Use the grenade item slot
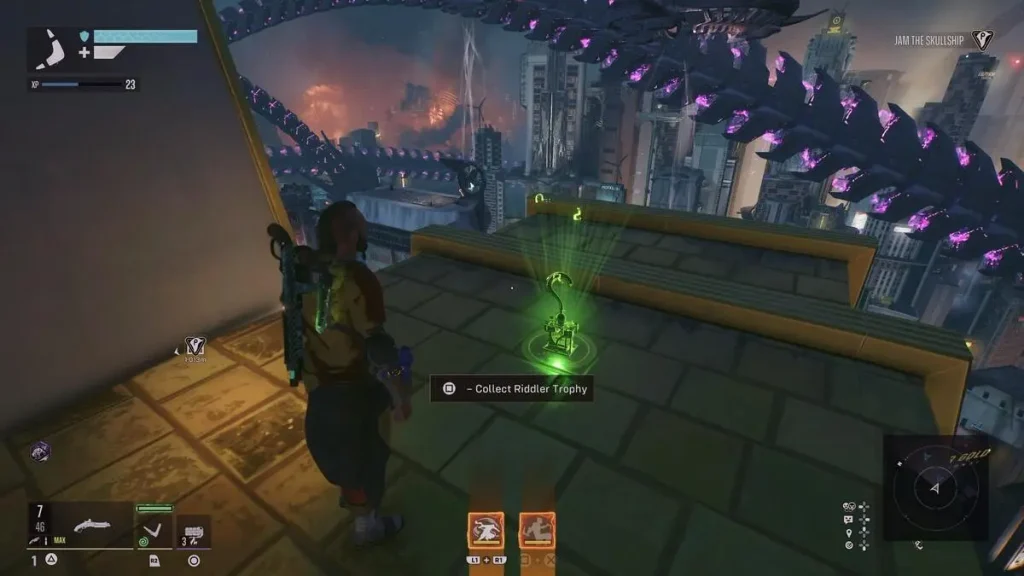The width and height of the screenshot is (1024, 576). click(194, 530)
